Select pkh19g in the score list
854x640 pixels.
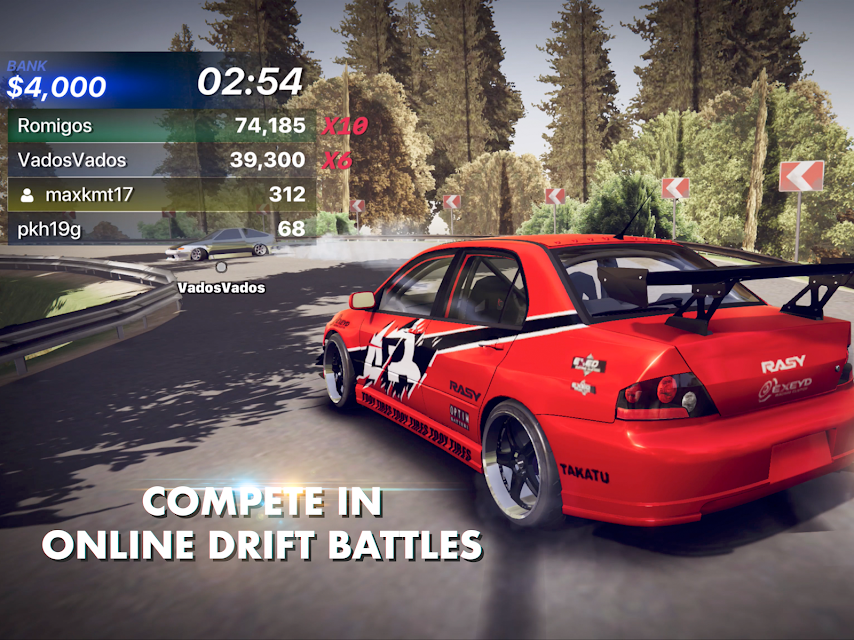tap(160, 229)
